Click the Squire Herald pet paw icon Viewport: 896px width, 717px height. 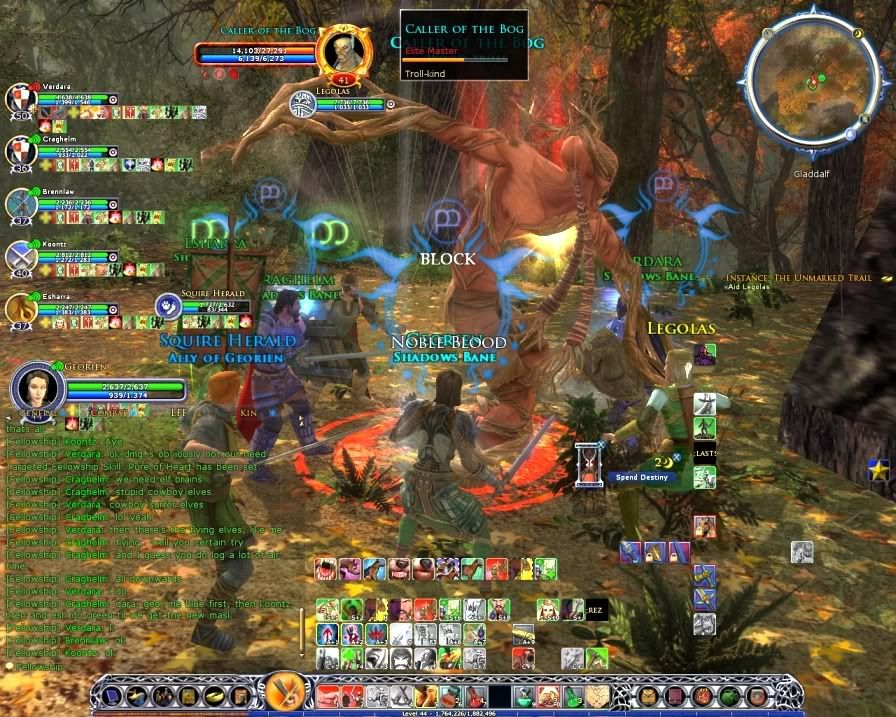click(169, 305)
